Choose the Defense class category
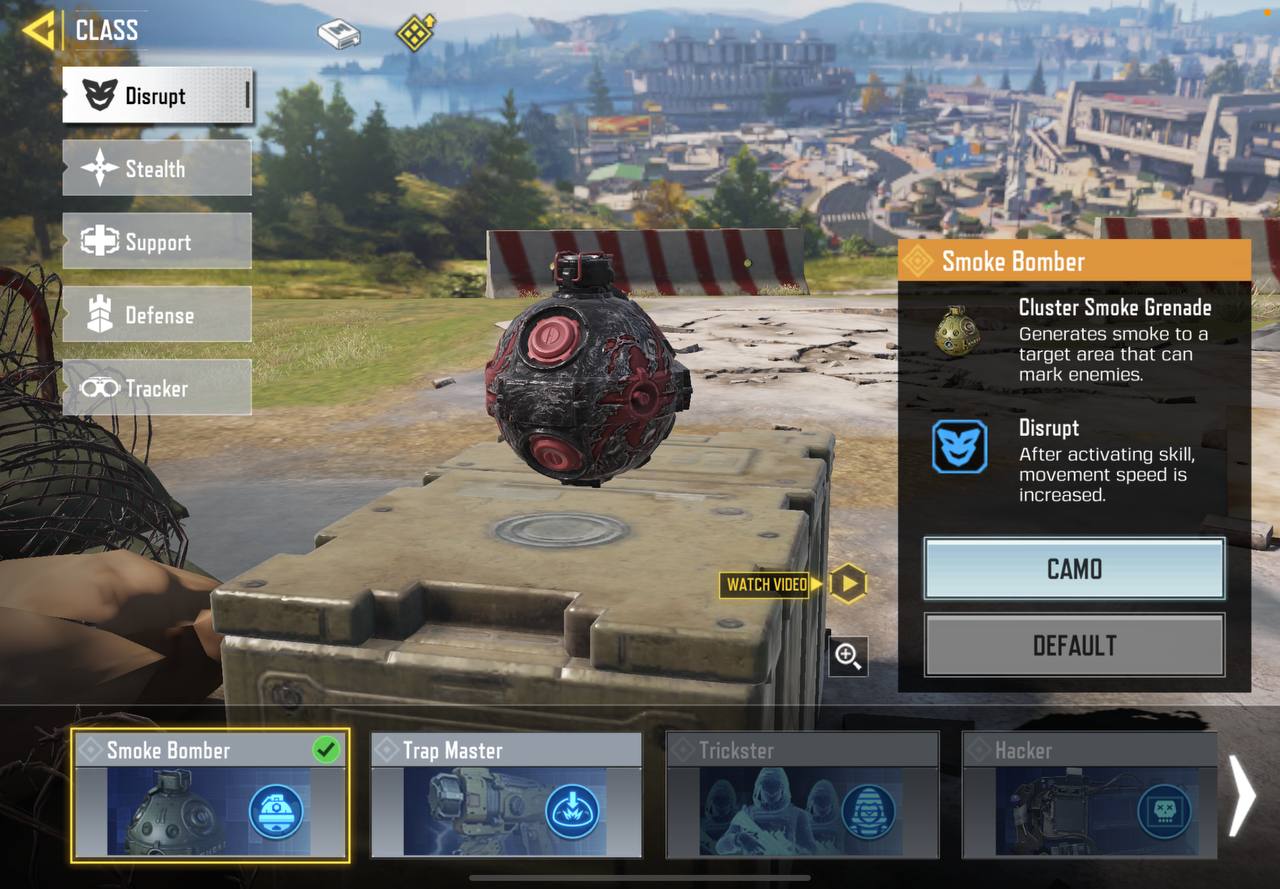This screenshot has width=1280, height=889. pos(157,315)
